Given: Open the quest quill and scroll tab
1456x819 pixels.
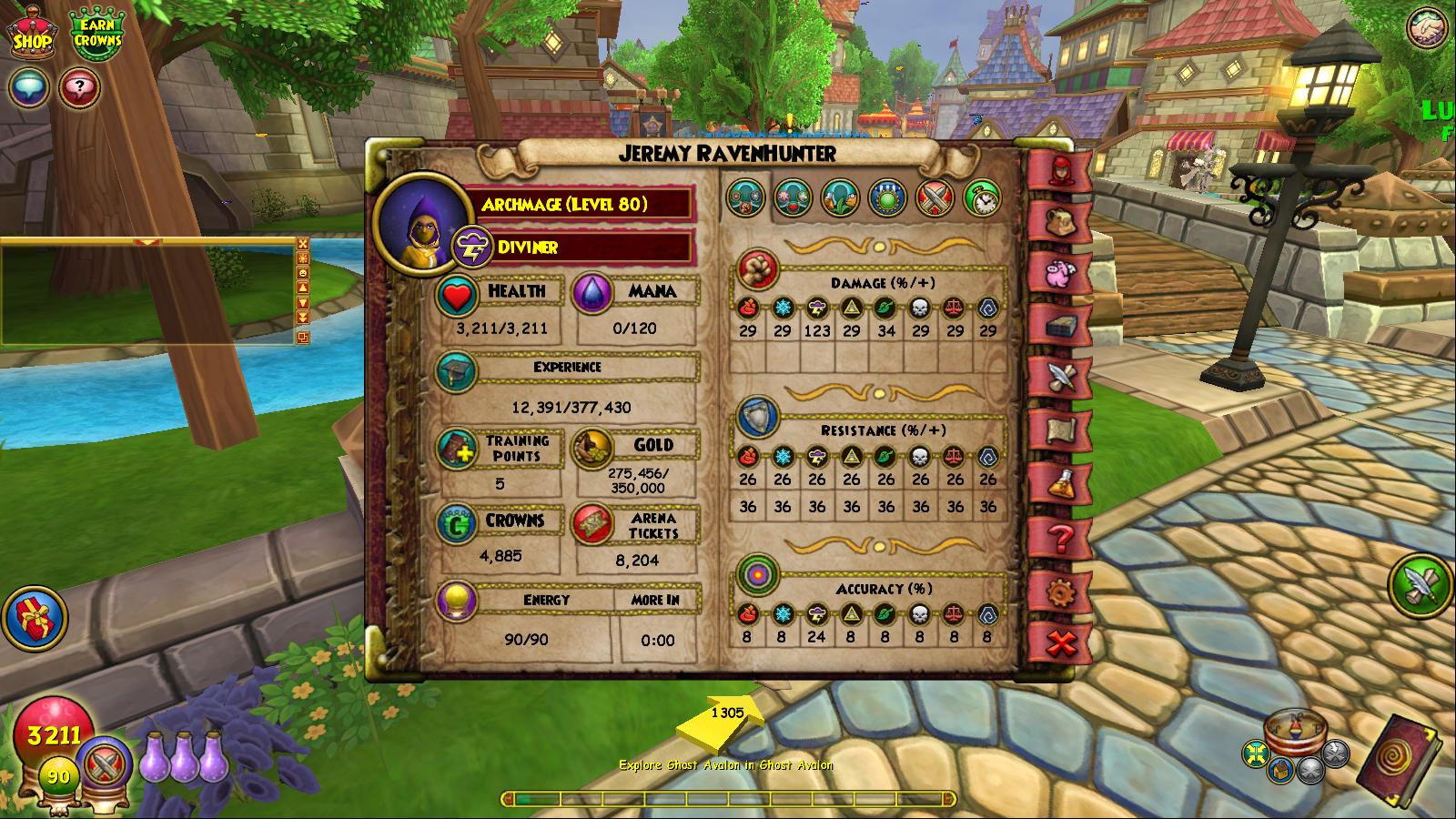Looking at the screenshot, I should 1057,377.
